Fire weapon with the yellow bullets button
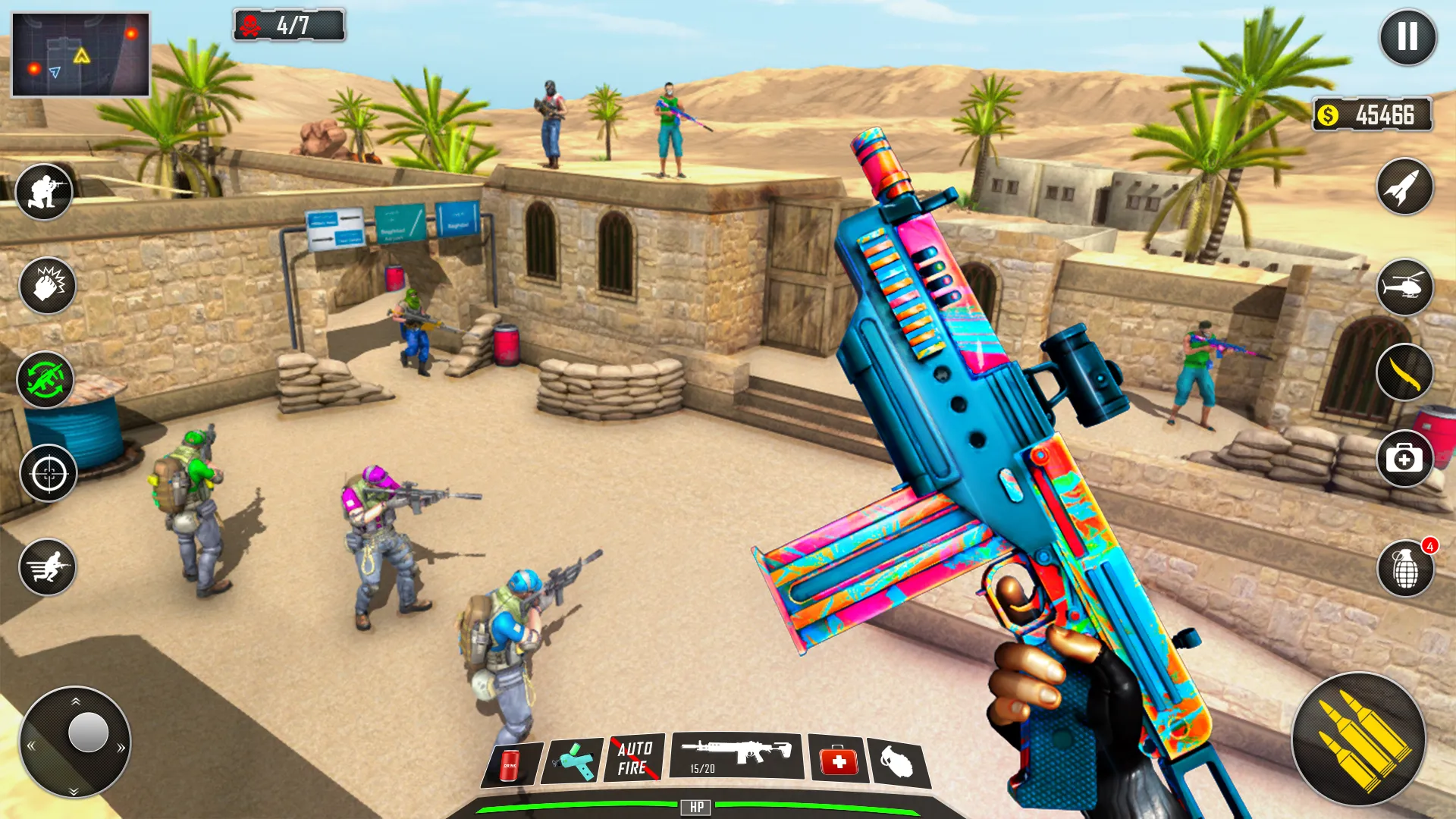 (x=1359, y=739)
